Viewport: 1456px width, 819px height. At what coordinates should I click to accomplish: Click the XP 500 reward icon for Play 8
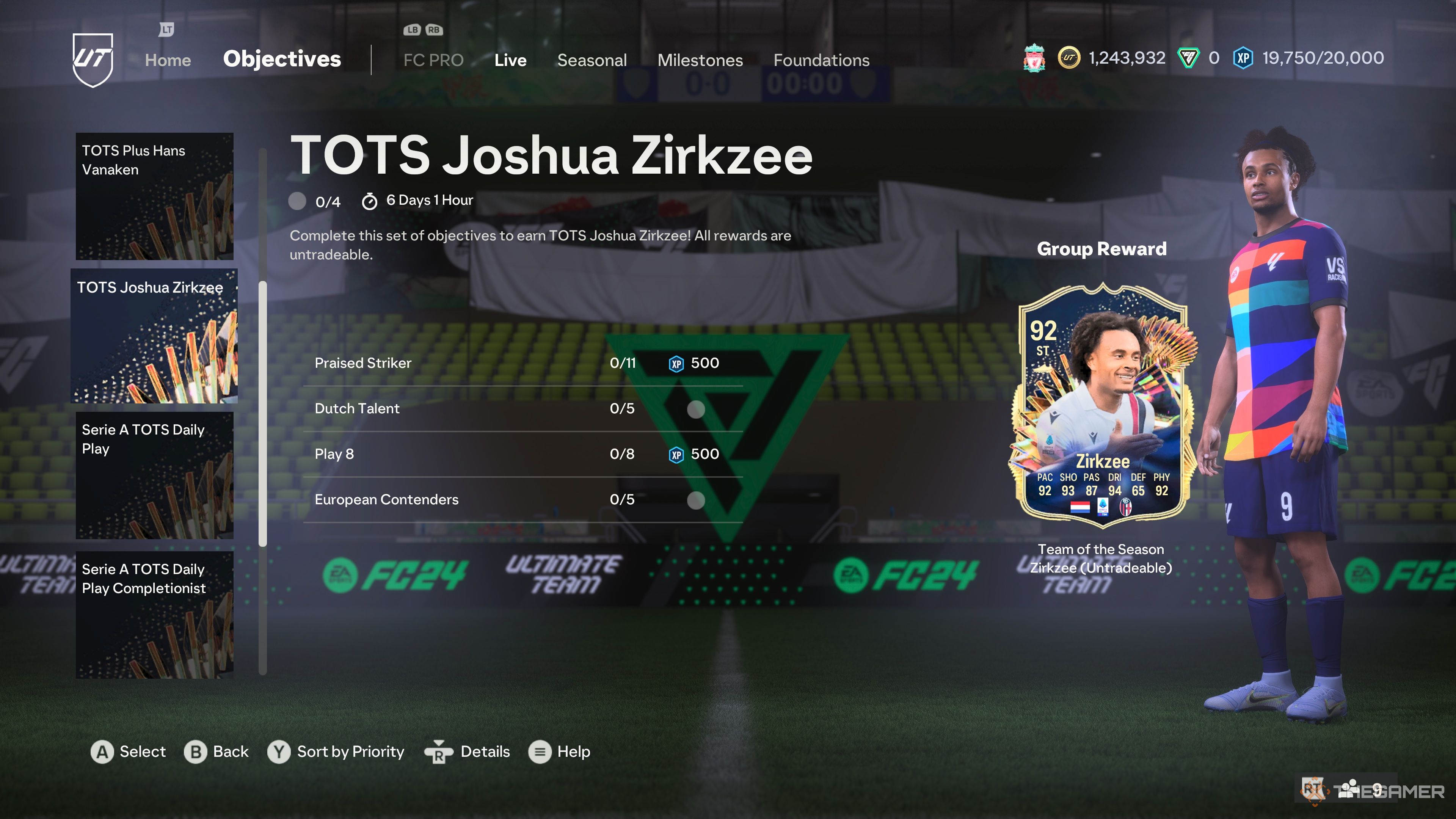pos(676,454)
